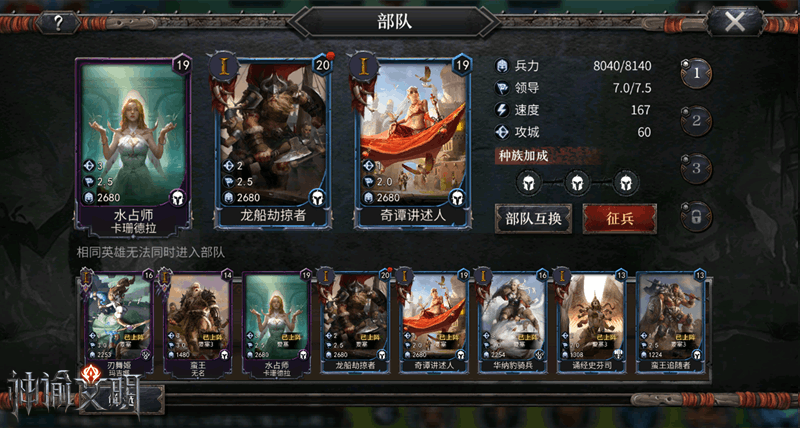Select the deployed 水占师 卡珊德拉 card

click(x=132, y=144)
